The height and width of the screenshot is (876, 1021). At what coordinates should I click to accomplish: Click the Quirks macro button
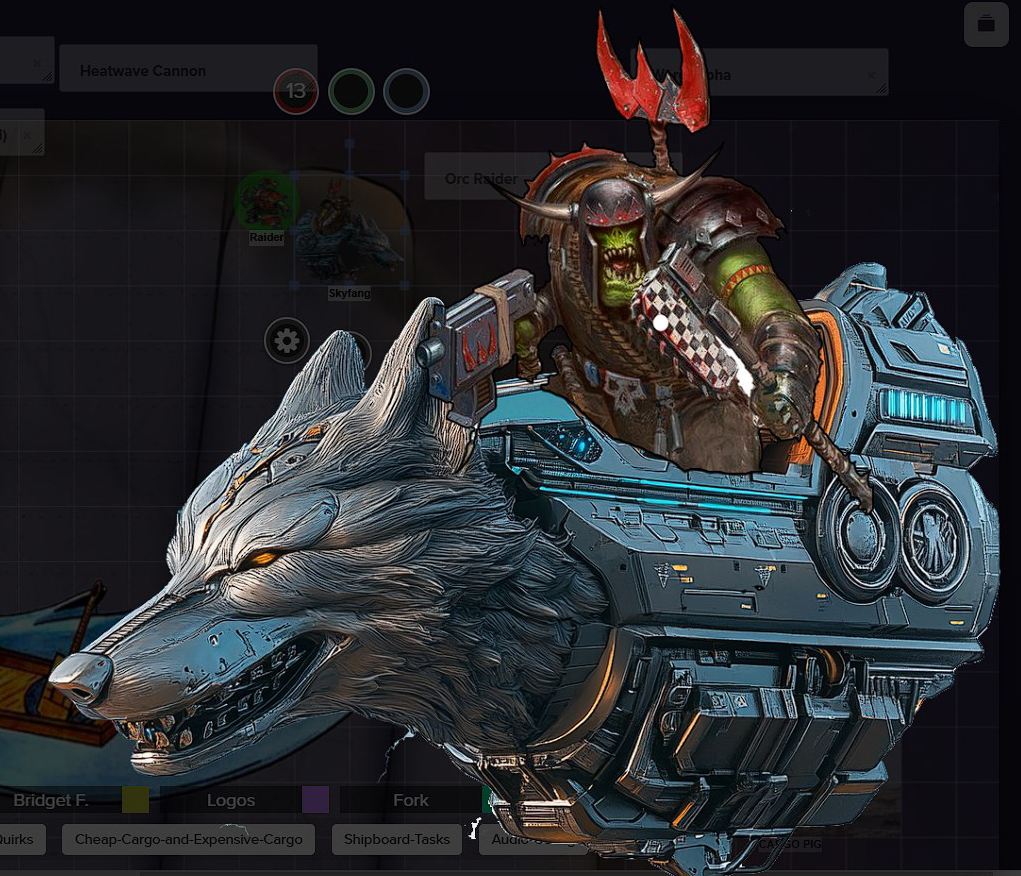17,839
